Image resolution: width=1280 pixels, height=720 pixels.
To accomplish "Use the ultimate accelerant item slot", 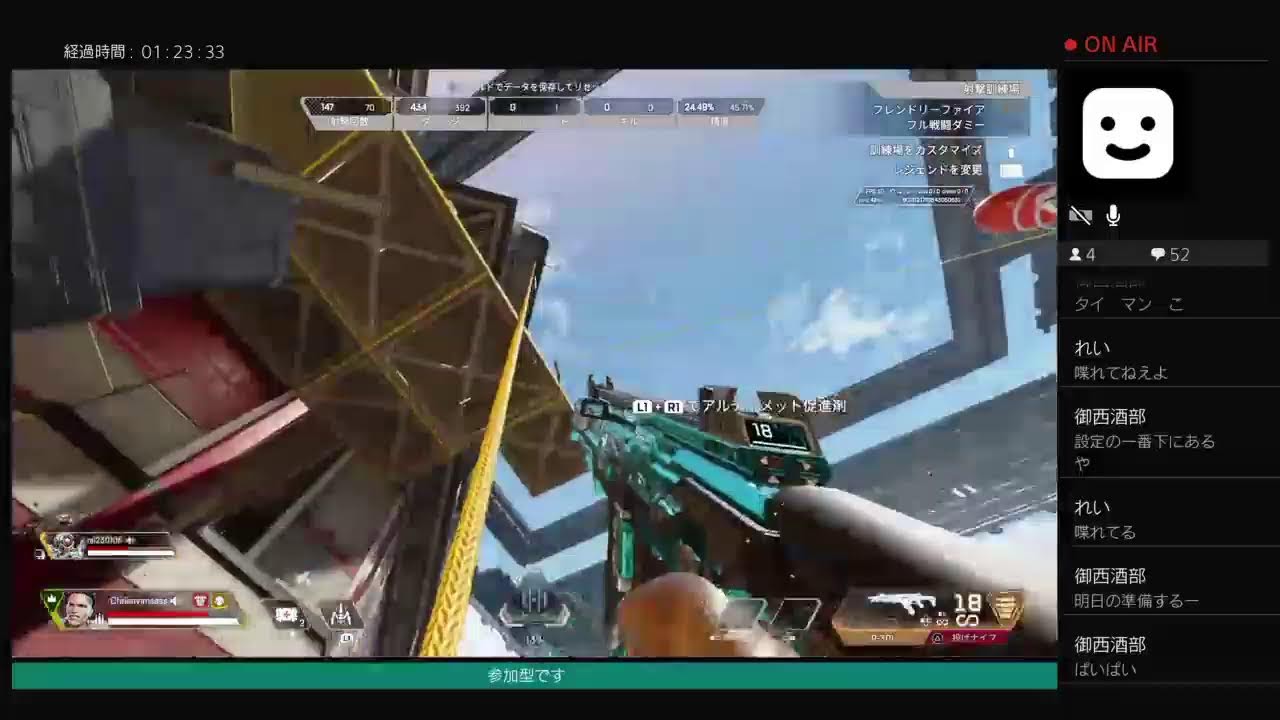I will (x=287, y=613).
